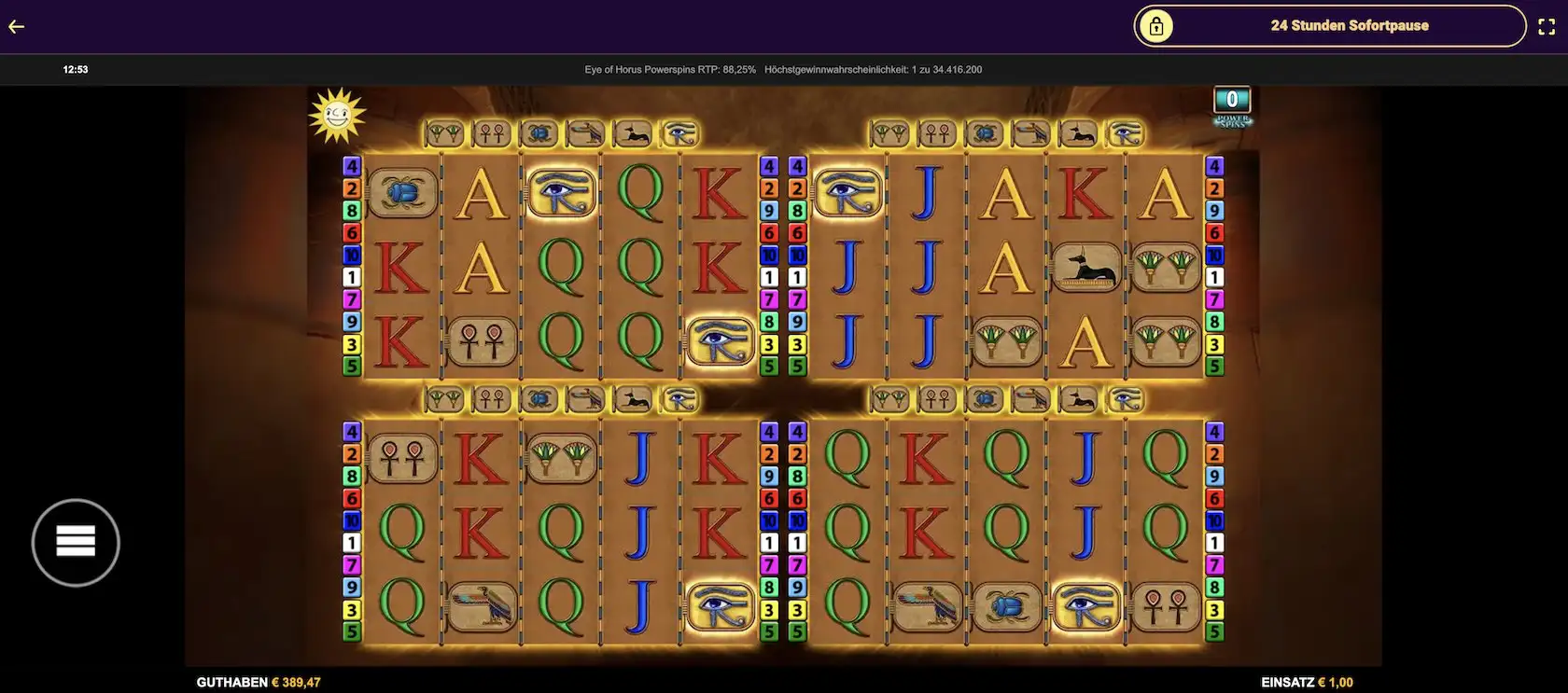This screenshot has height=693, width=1568.
Task: Click the Power Spins counter showing 0
Action: [x=1231, y=97]
